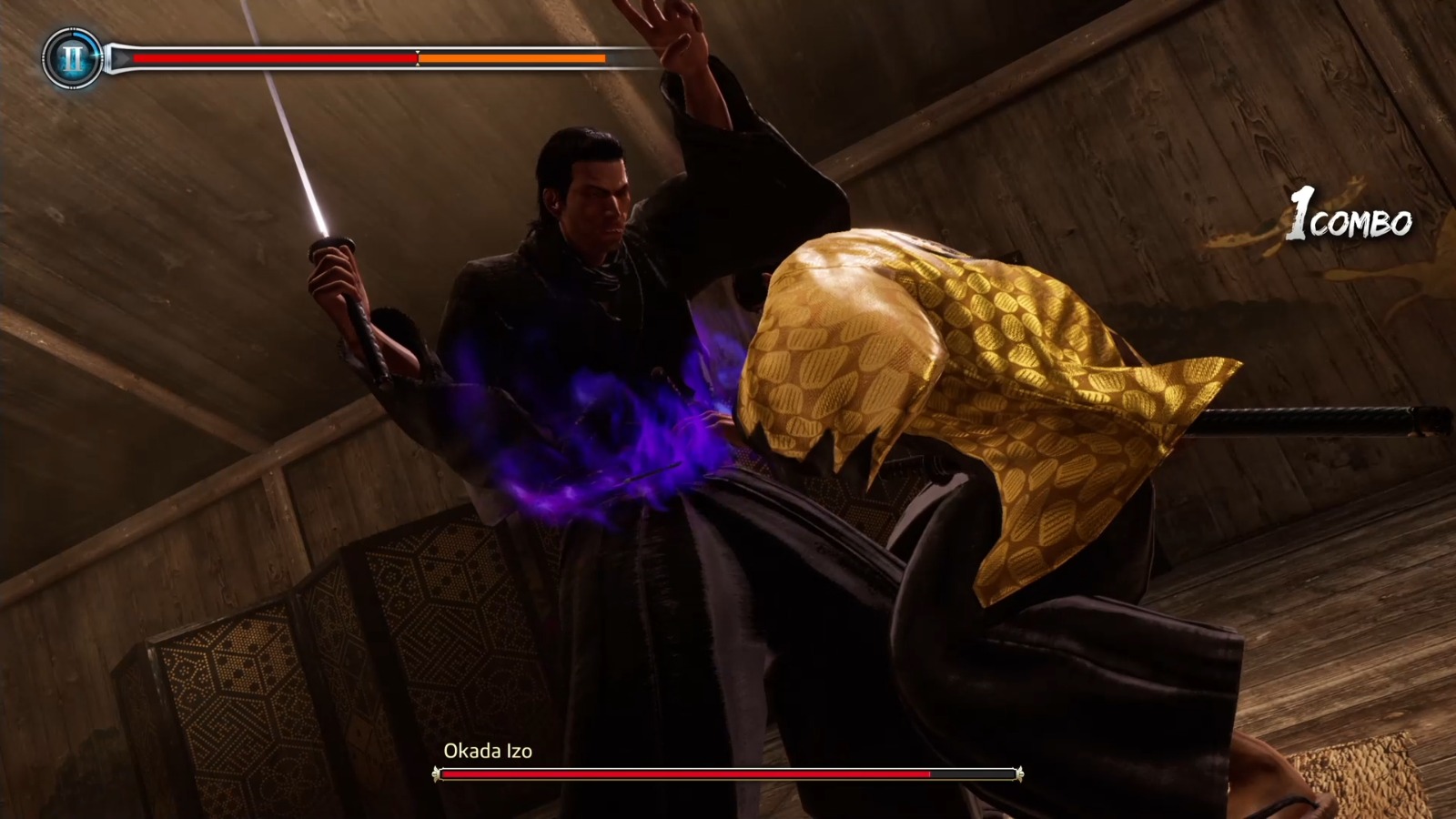Toggle the player health bar display

273,57
